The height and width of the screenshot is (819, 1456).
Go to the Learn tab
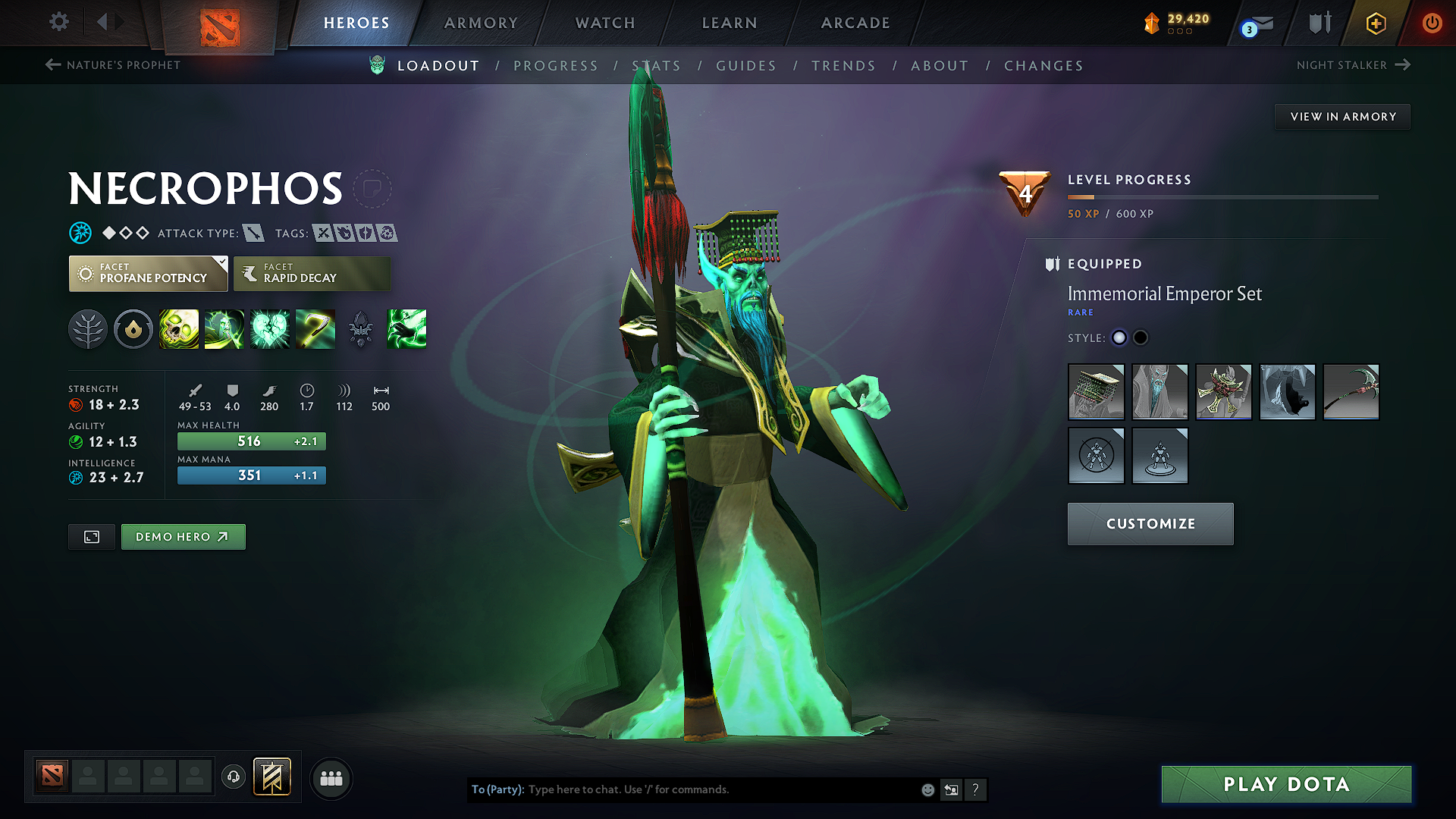(x=730, y=23)
